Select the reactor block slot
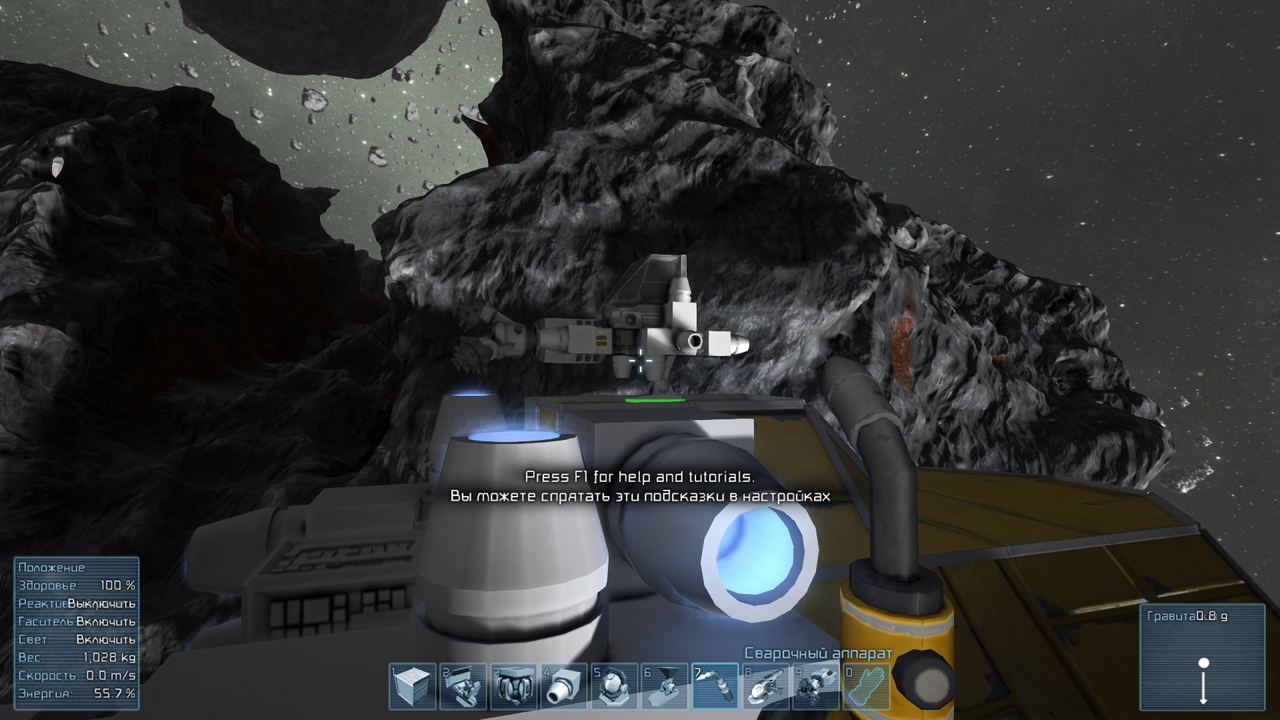This screenshot has width=1280, height=720. (x=513, y=687)
